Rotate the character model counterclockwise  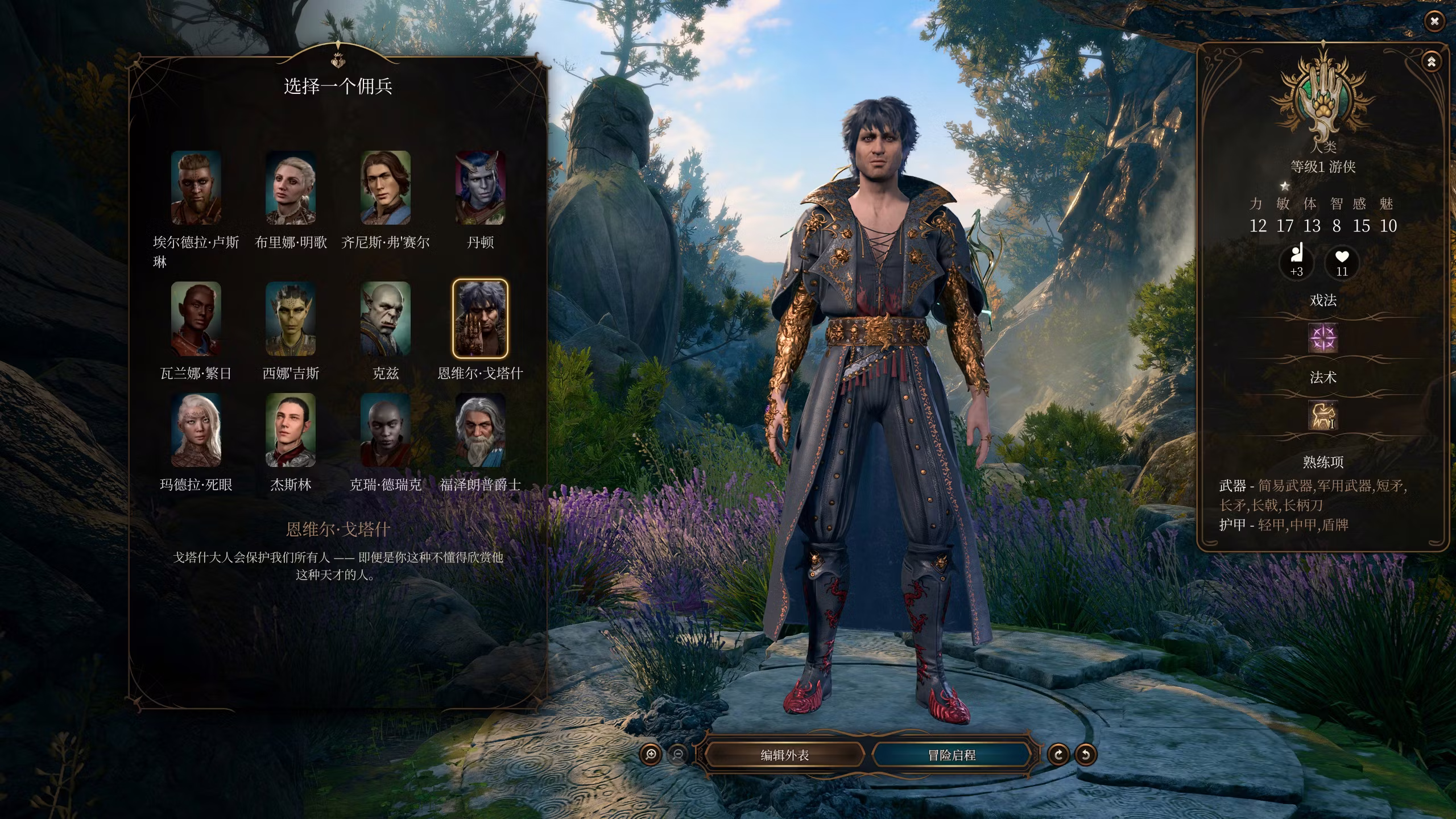1085,755
